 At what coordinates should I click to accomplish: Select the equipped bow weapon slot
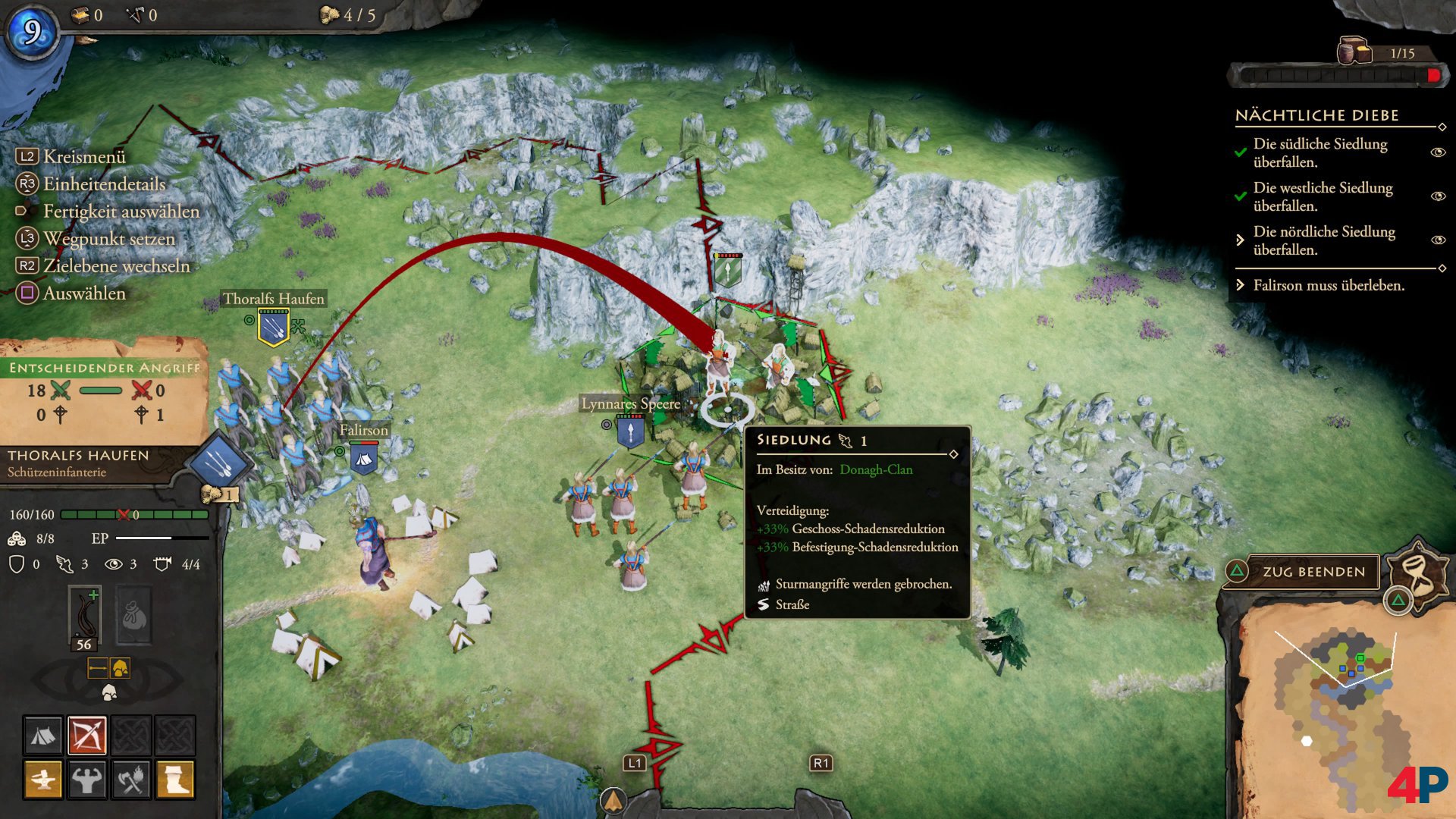tap(84, 616)
